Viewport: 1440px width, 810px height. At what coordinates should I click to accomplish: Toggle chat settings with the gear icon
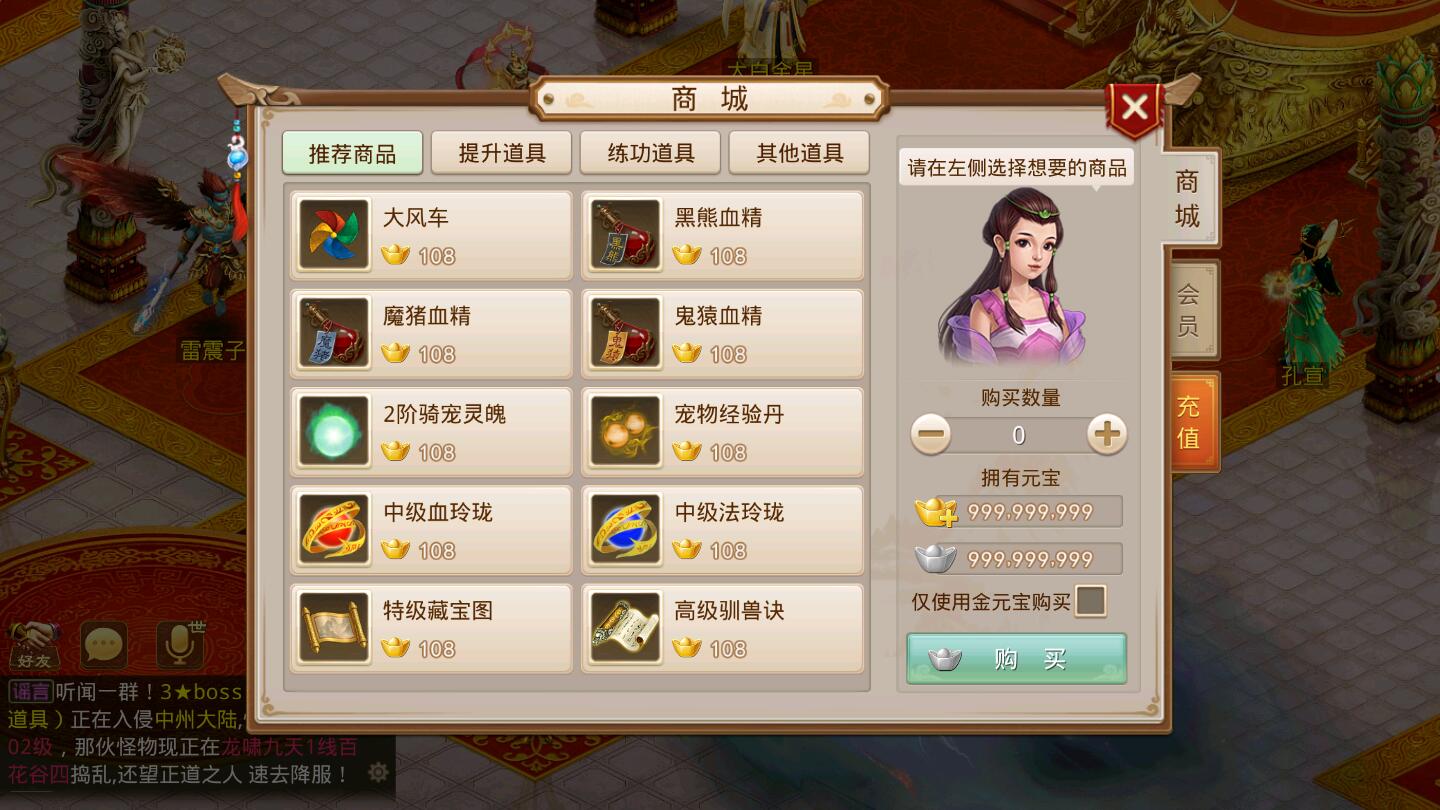point(377,772)
